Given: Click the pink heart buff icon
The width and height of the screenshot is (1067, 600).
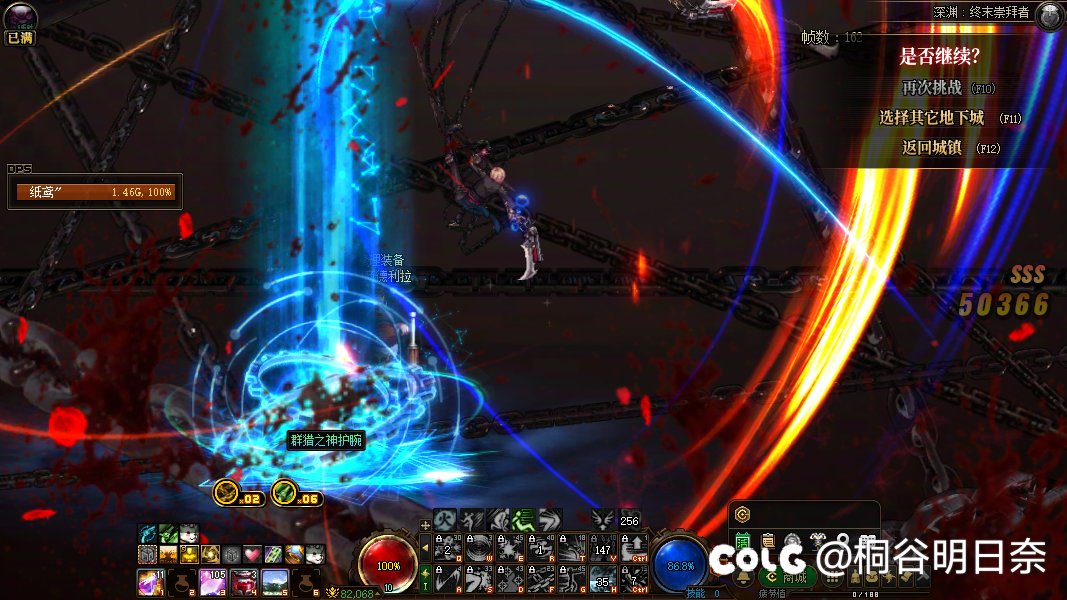Looking at the screenshot, I should coord(252,554).
